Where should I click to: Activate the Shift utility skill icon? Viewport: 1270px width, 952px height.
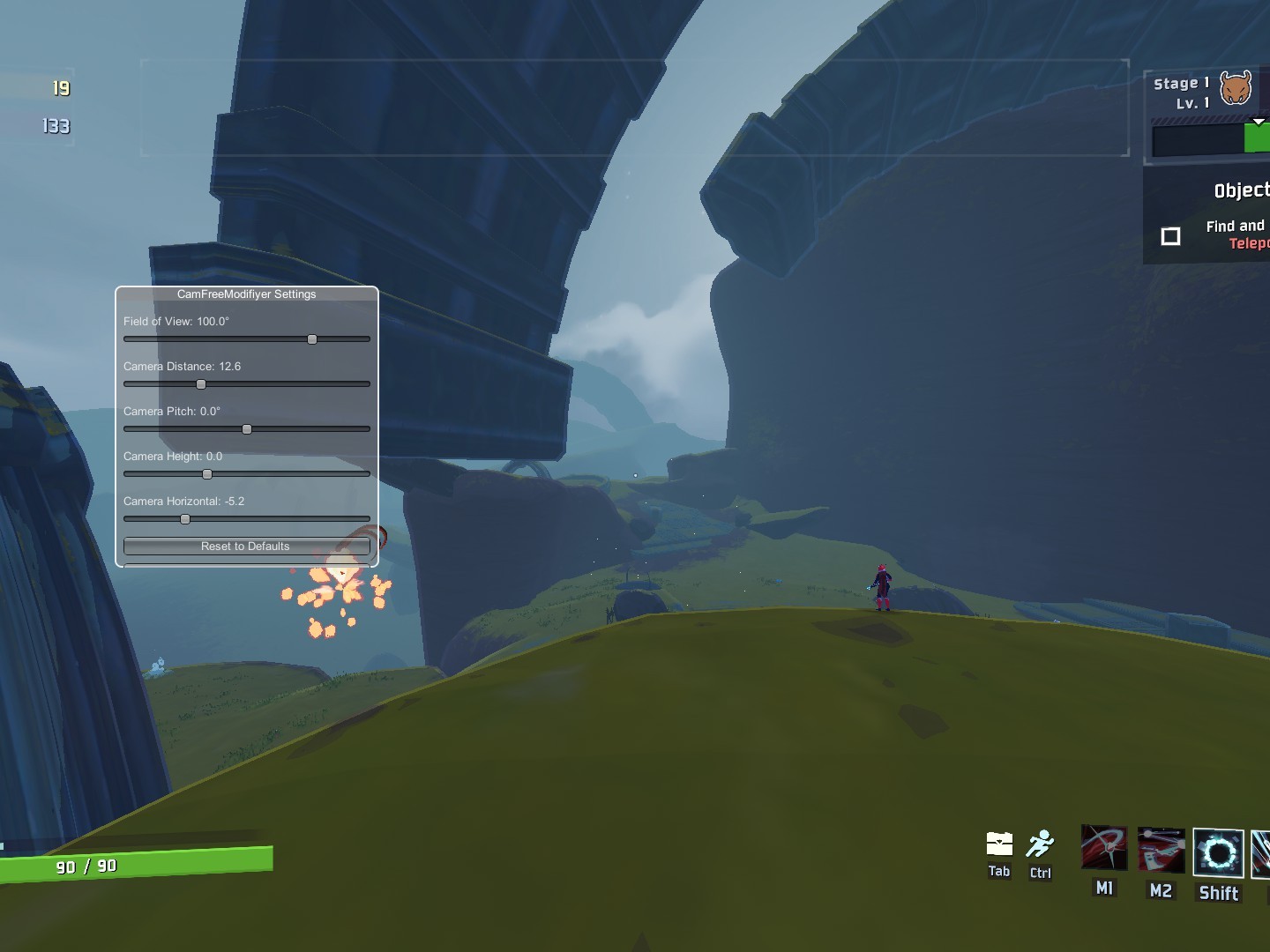[x=1218, y=853]
